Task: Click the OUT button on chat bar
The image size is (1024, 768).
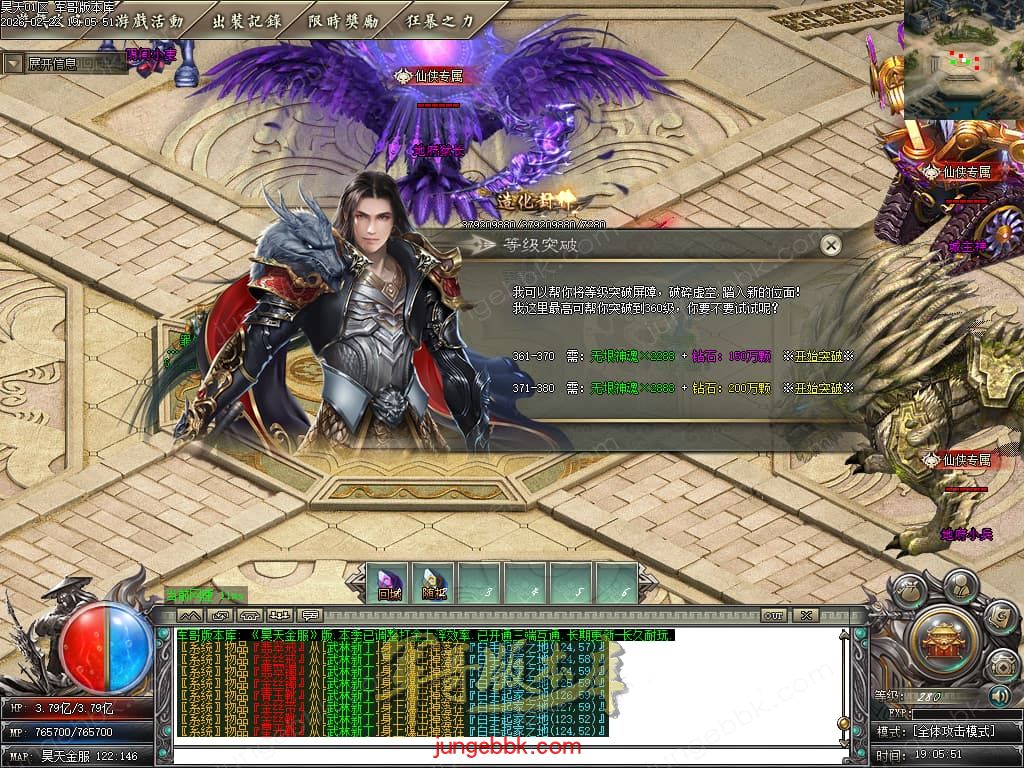Action: pos(773,615)
